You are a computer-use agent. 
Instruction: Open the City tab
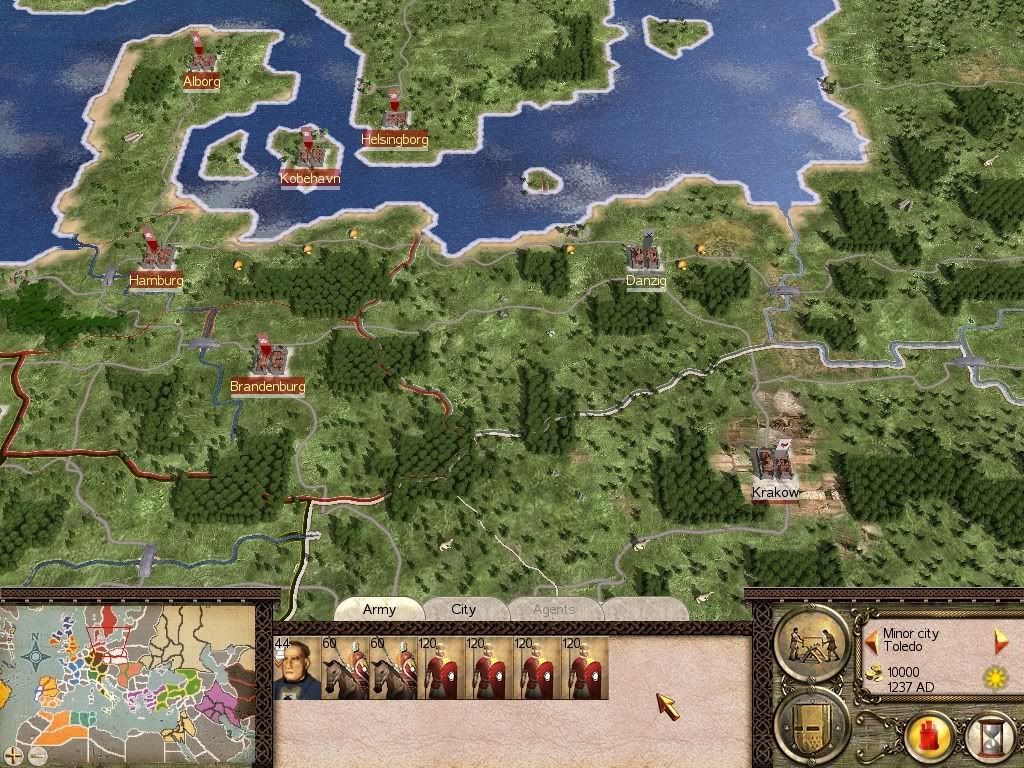click(464, 609)
